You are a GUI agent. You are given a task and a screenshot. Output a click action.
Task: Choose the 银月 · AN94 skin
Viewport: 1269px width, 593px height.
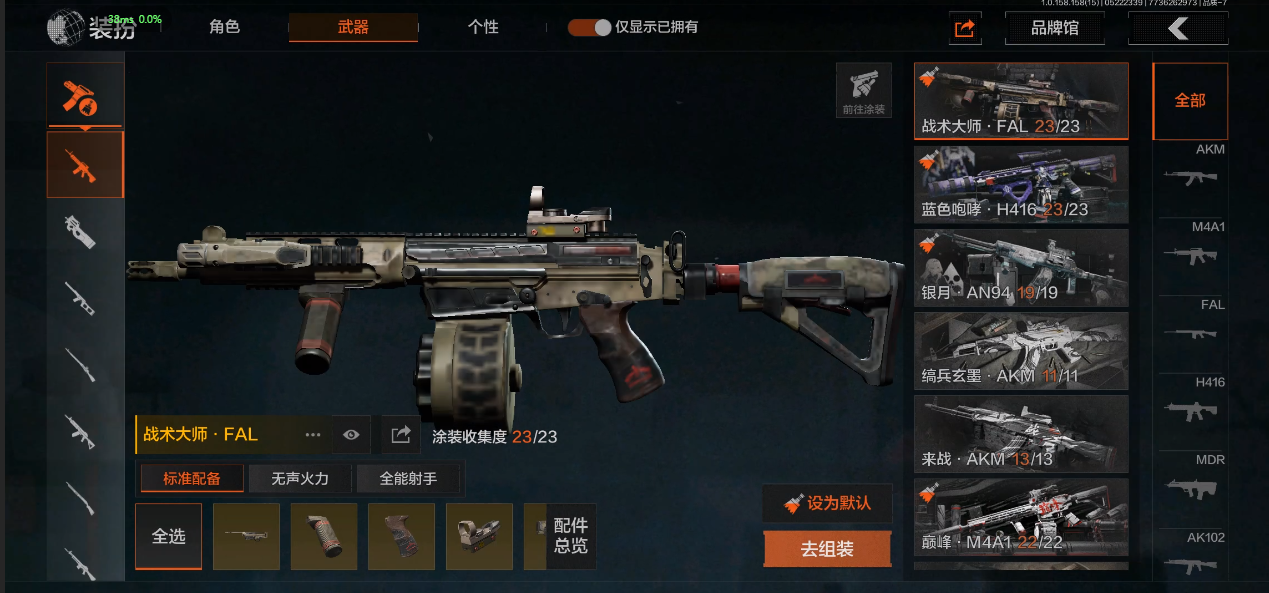click(x=1021, y=268)
